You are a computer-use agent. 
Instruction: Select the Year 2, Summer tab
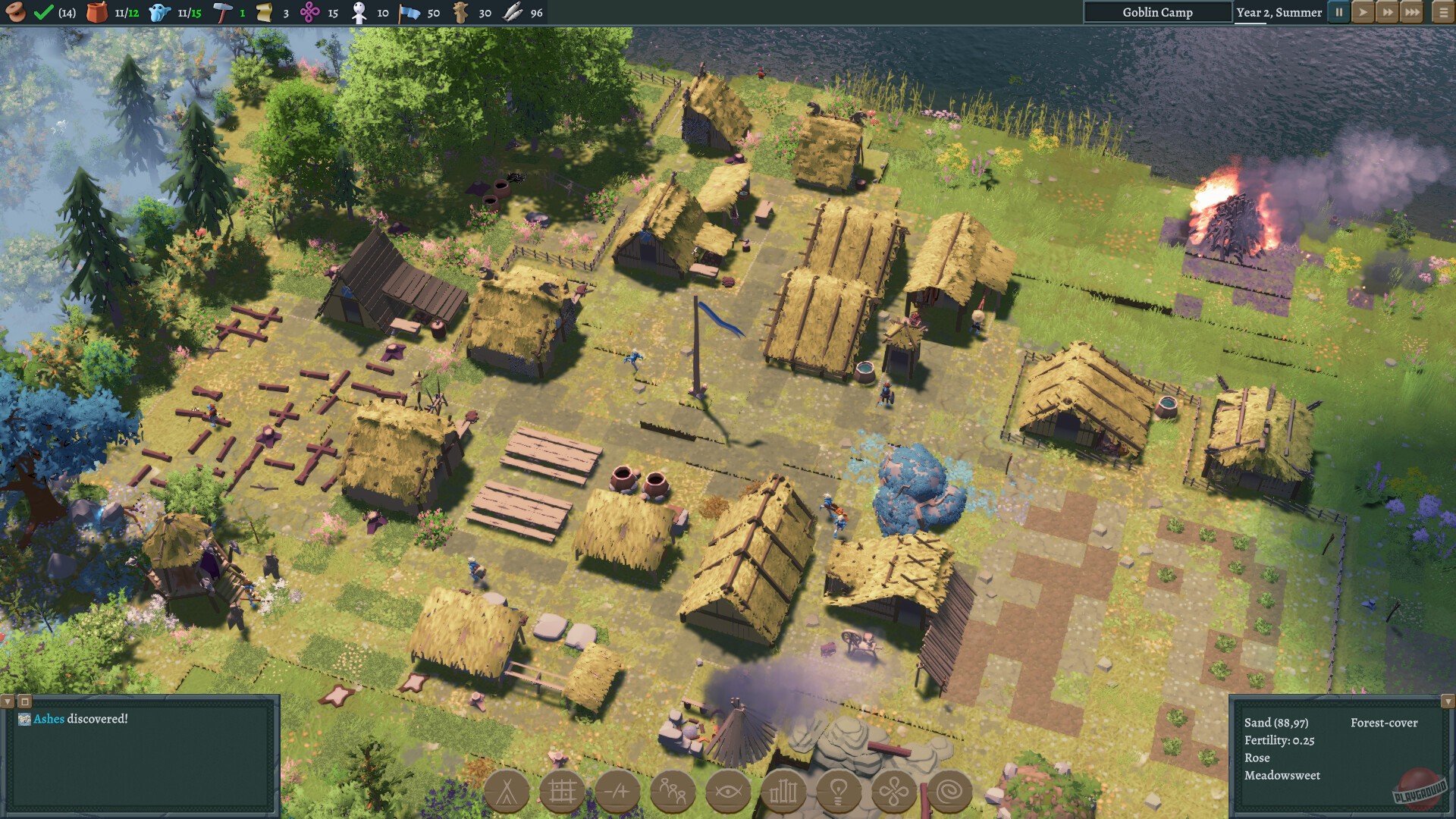tap(1283, 12)
